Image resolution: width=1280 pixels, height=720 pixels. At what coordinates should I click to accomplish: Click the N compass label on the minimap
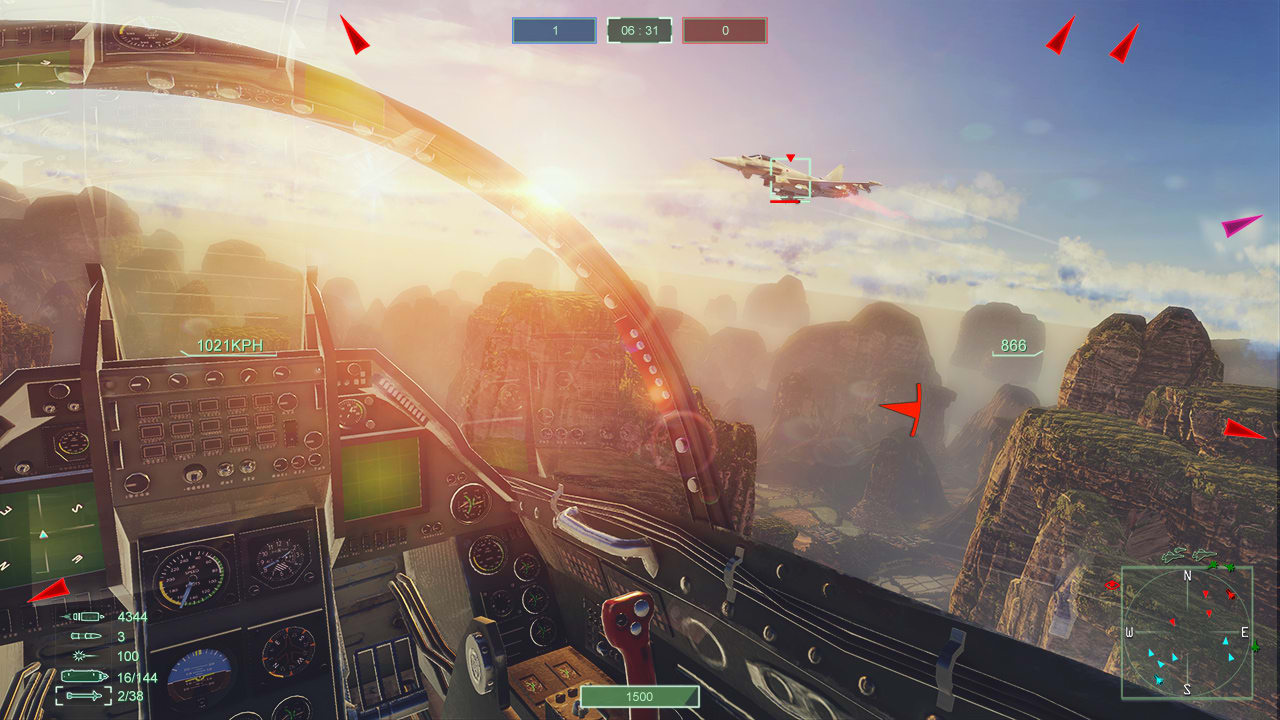[x=1187, y=576]
